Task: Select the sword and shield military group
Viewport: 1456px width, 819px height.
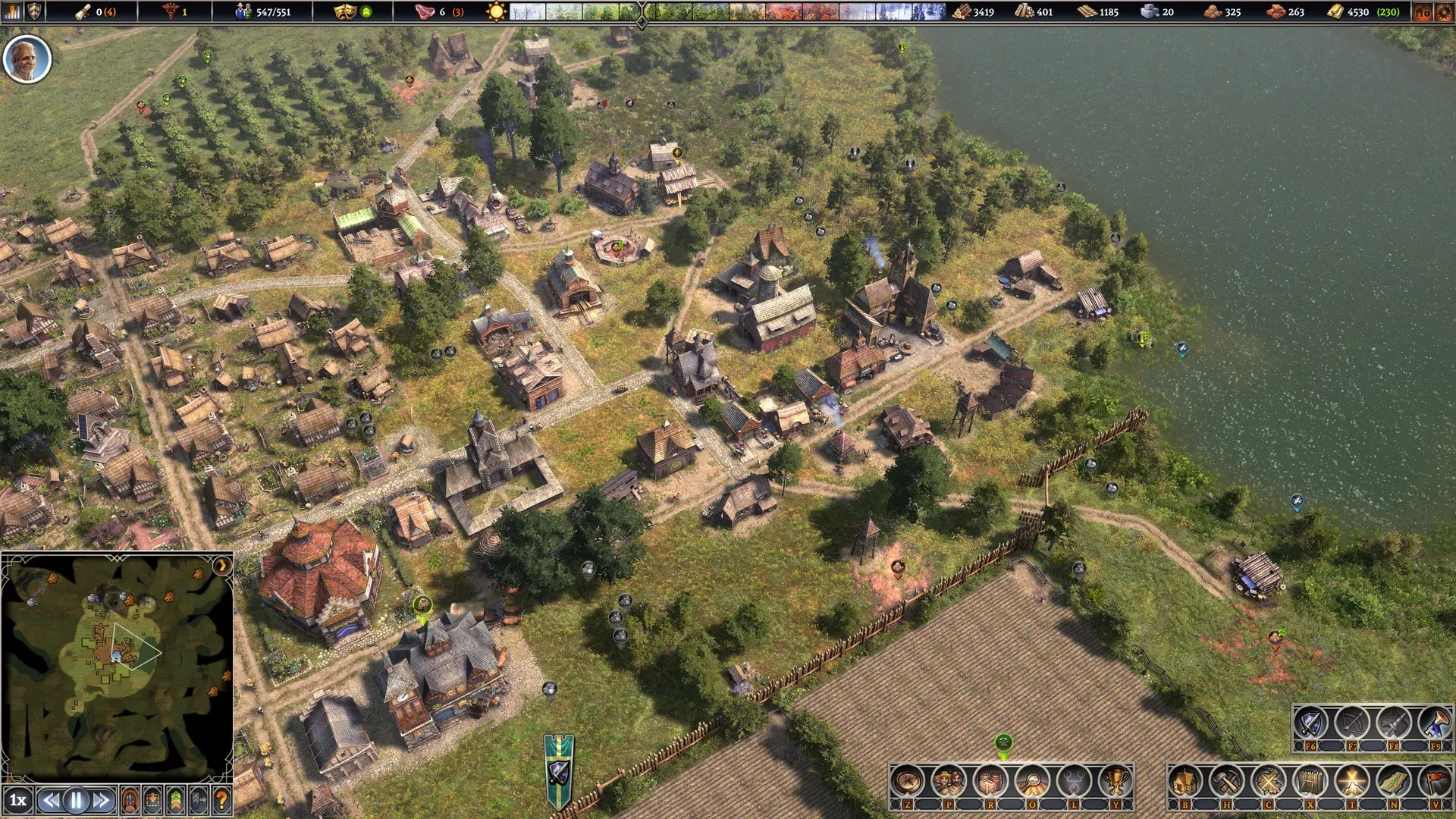Action: (1310, 723)
